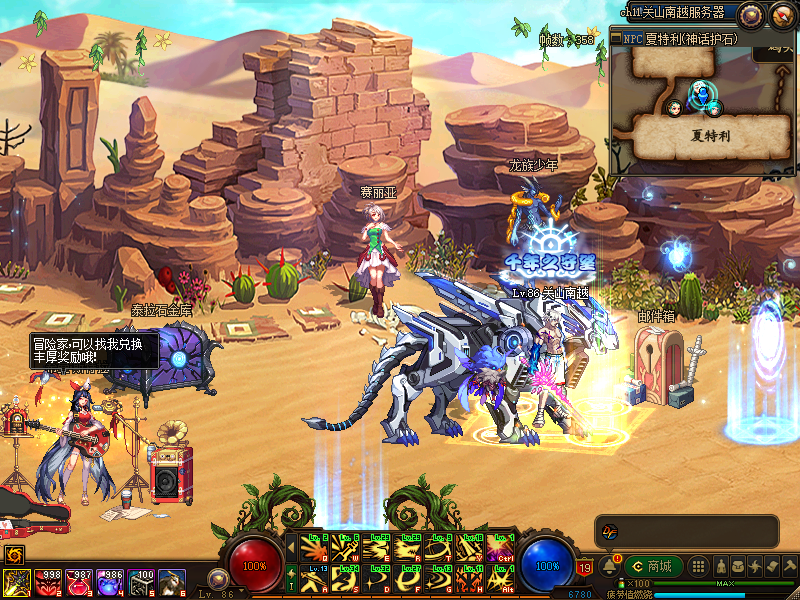This screenshot has height=600, width=800.
Task: Select the quick slot with 998 count
Action: pos(47,583)
